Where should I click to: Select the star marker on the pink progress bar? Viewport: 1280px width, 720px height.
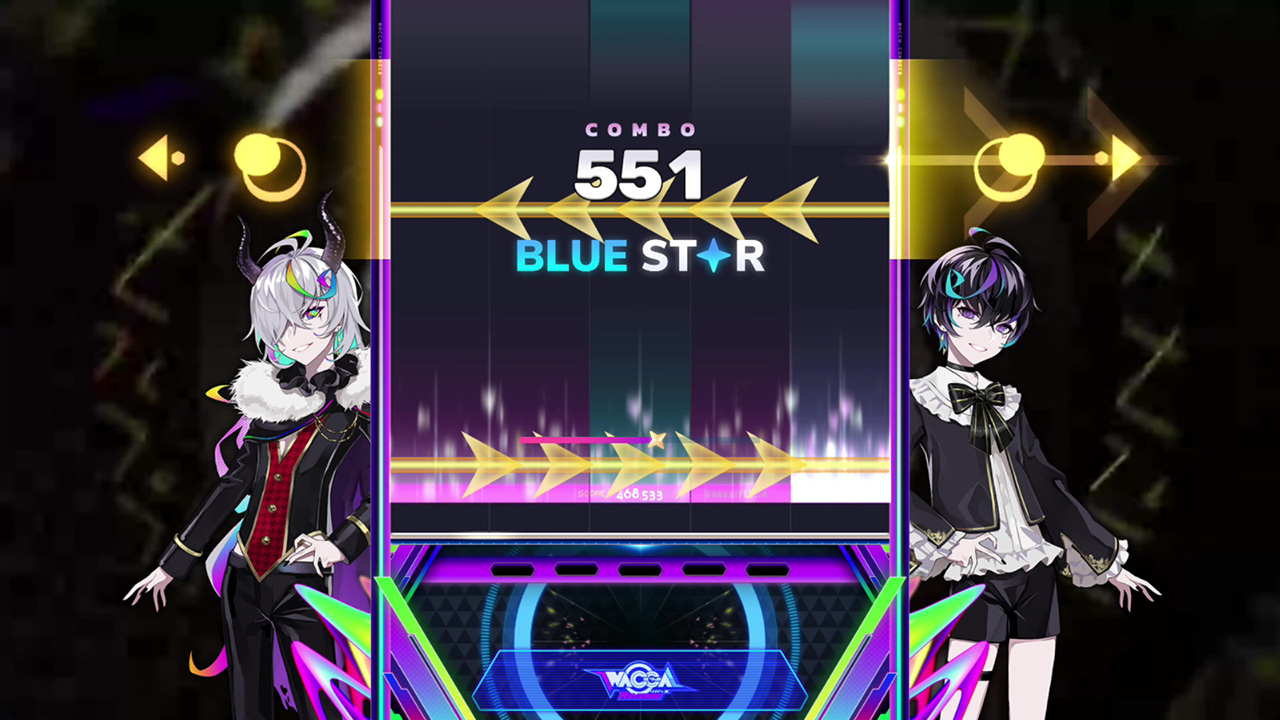658,441
